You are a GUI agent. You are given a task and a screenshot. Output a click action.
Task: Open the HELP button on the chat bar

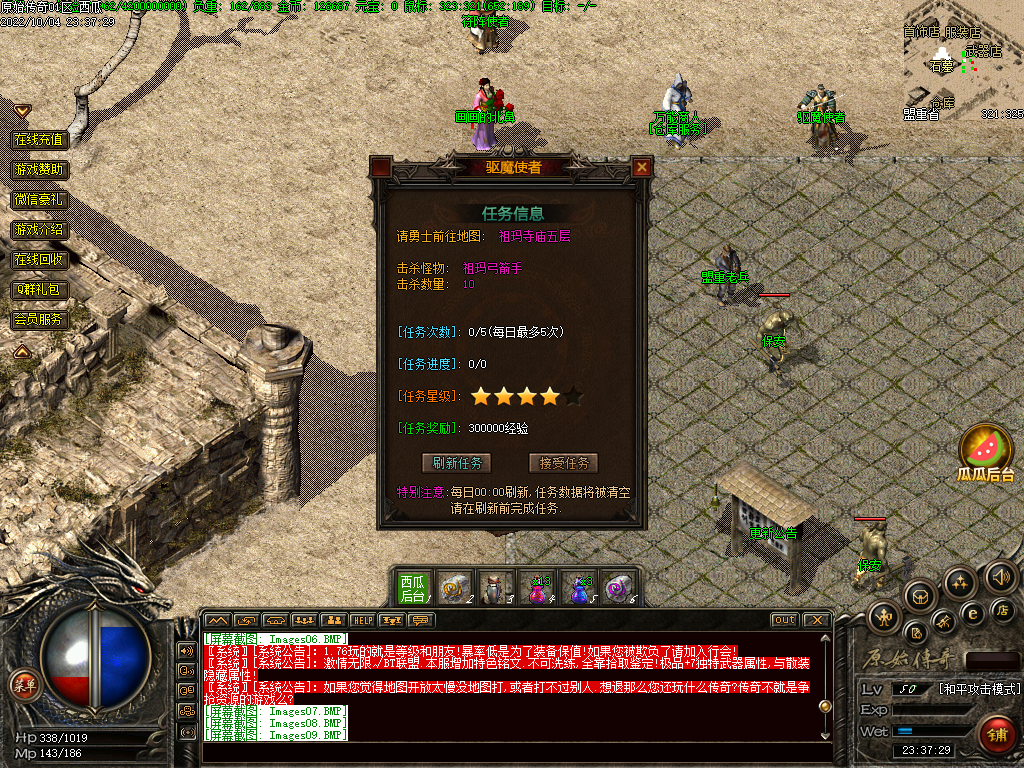(362, 620)
